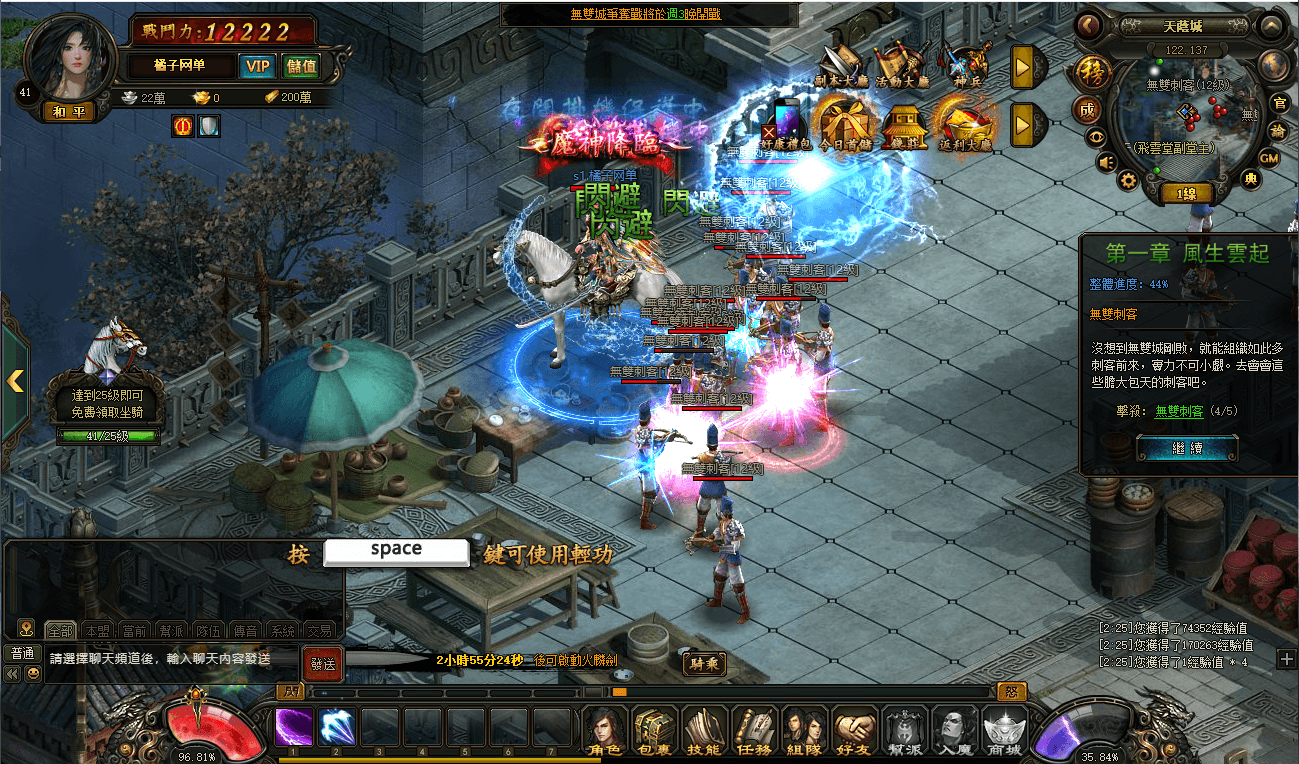
Task: Click the 儲值 recharge button
Action: 301,67
